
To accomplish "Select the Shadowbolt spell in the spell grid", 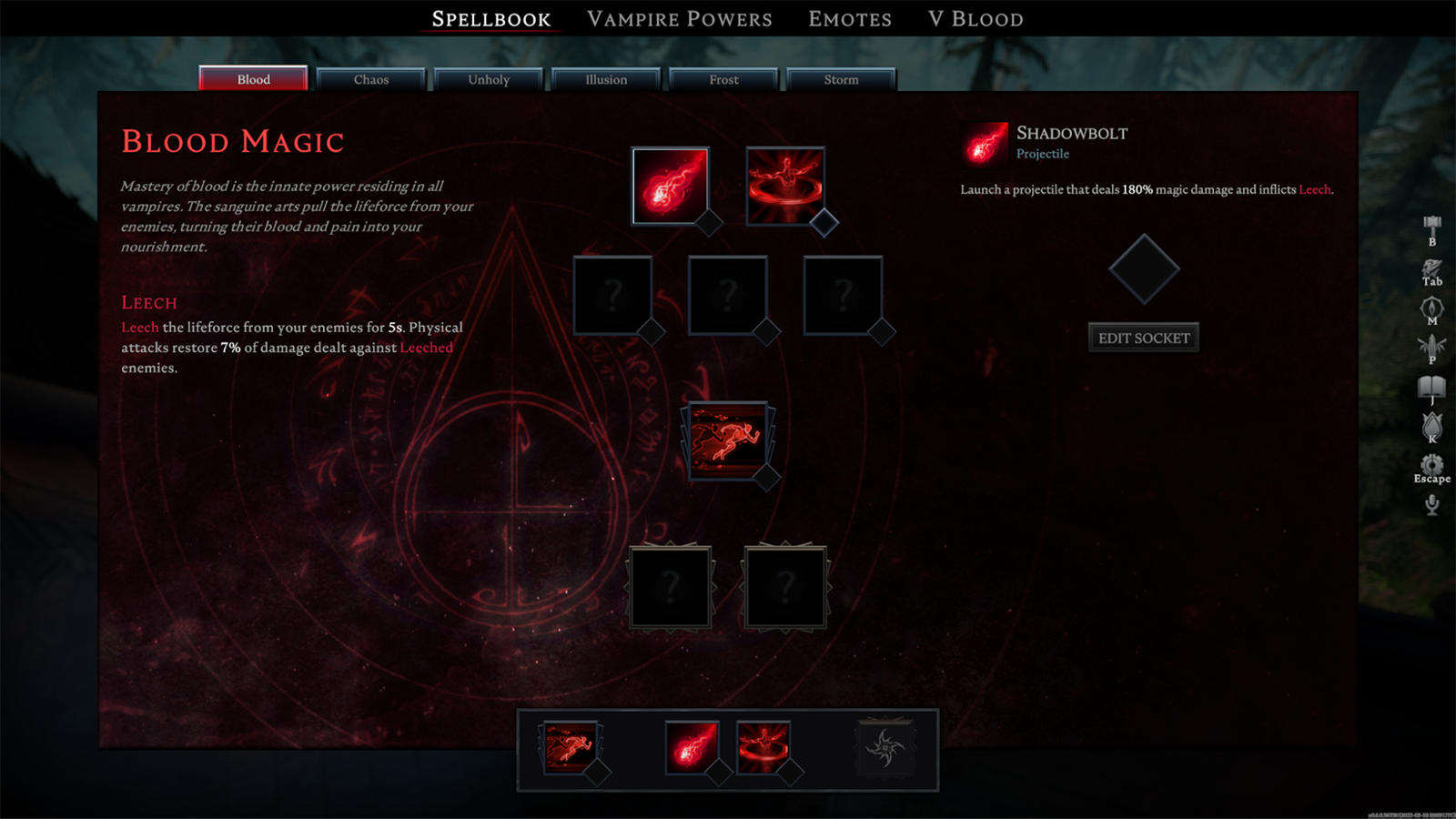I will click(x=670, y=186).
